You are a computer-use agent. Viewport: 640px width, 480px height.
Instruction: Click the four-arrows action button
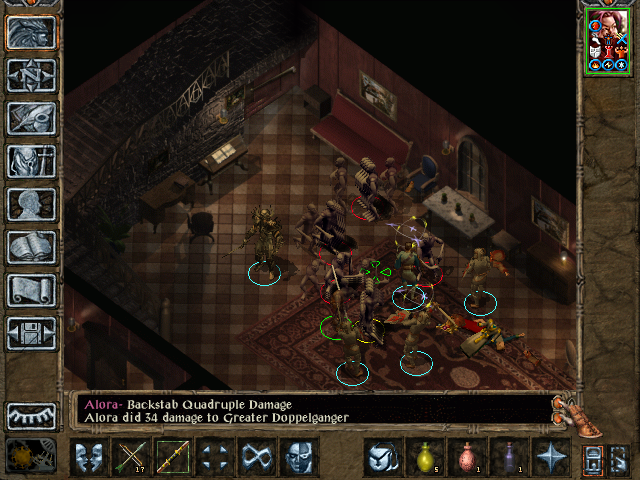tap(215, 458)
